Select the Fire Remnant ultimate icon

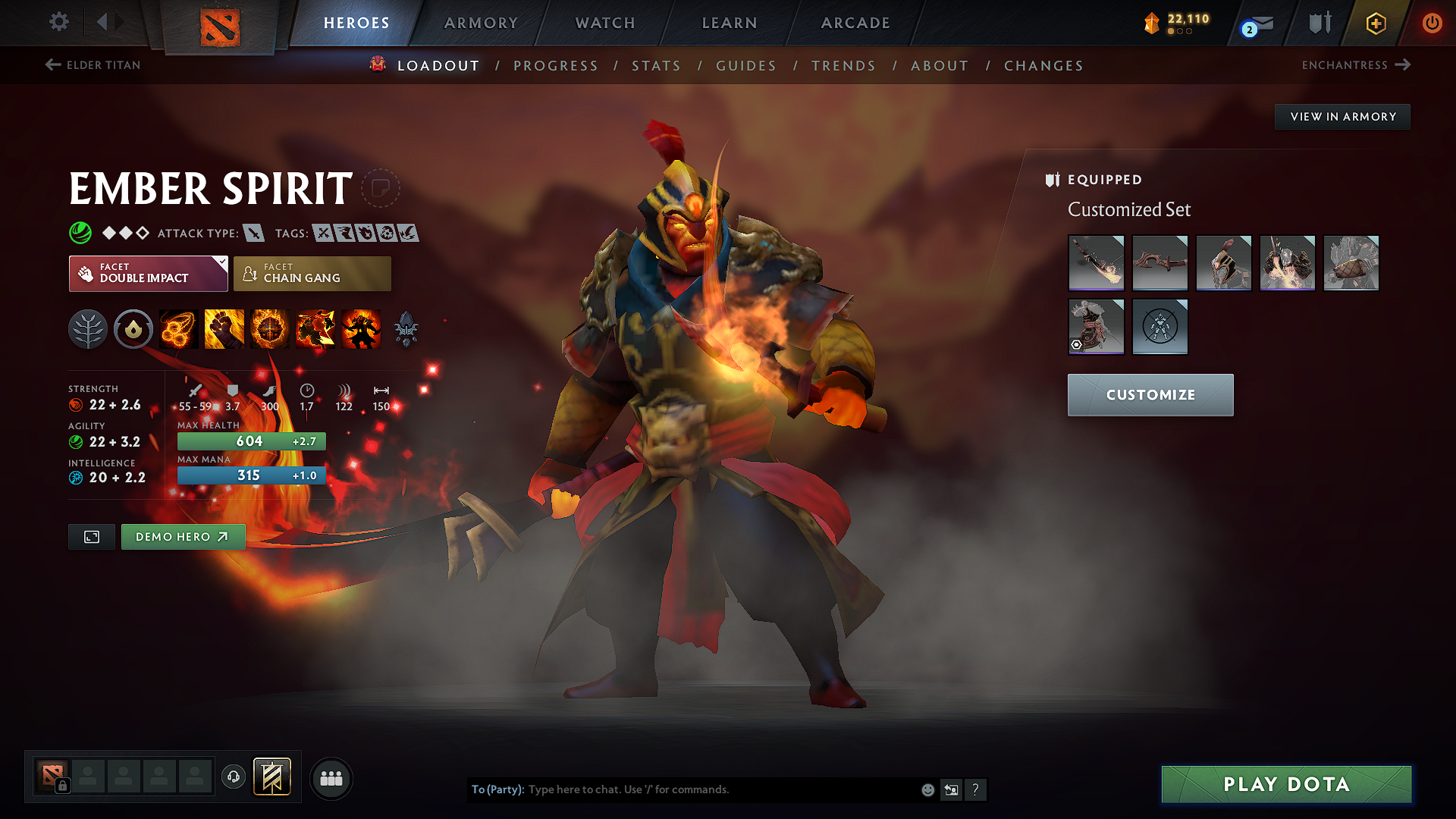(361, 328)
